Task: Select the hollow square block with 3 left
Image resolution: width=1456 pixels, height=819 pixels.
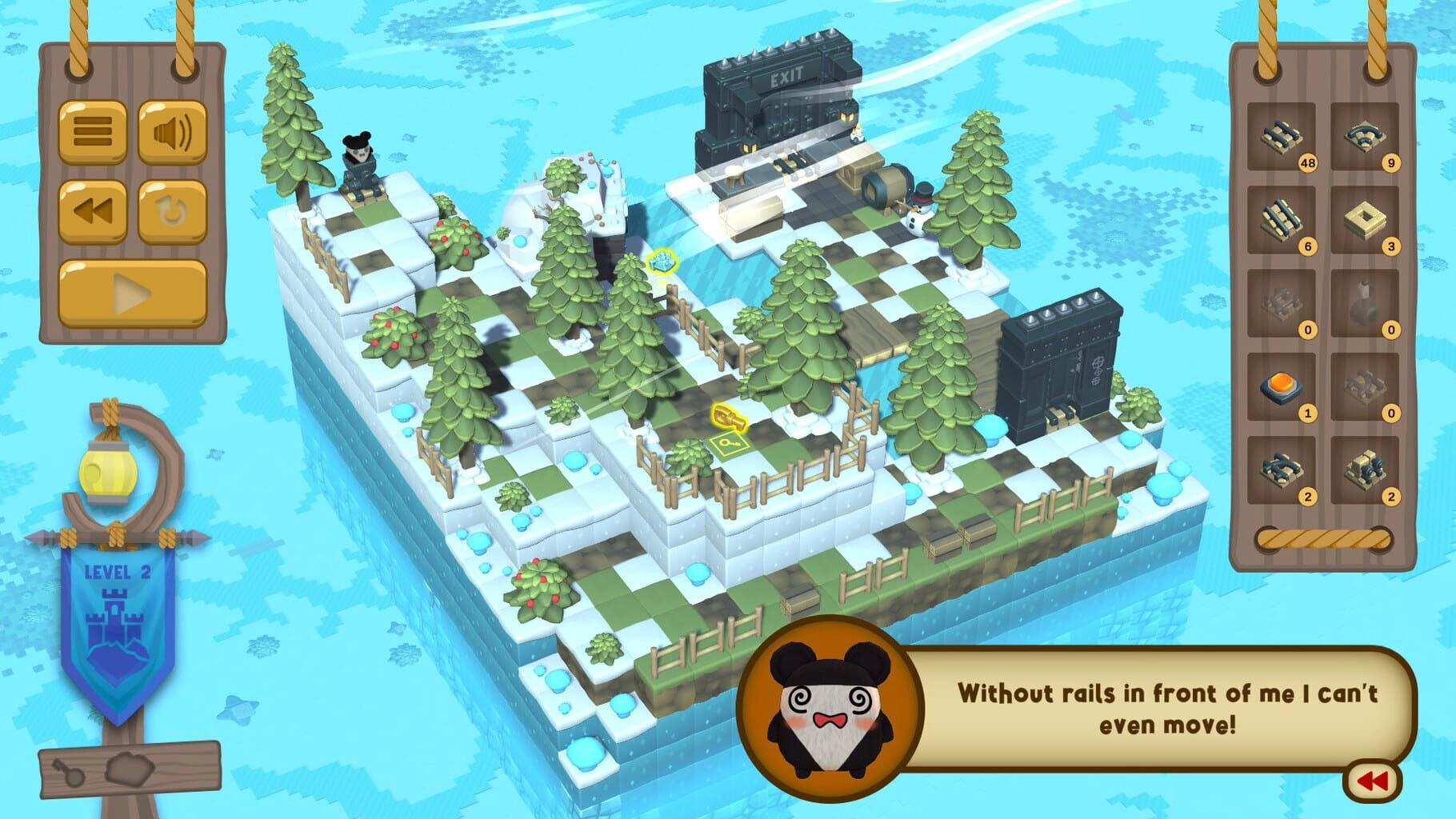Action: tap(1364, 220)
